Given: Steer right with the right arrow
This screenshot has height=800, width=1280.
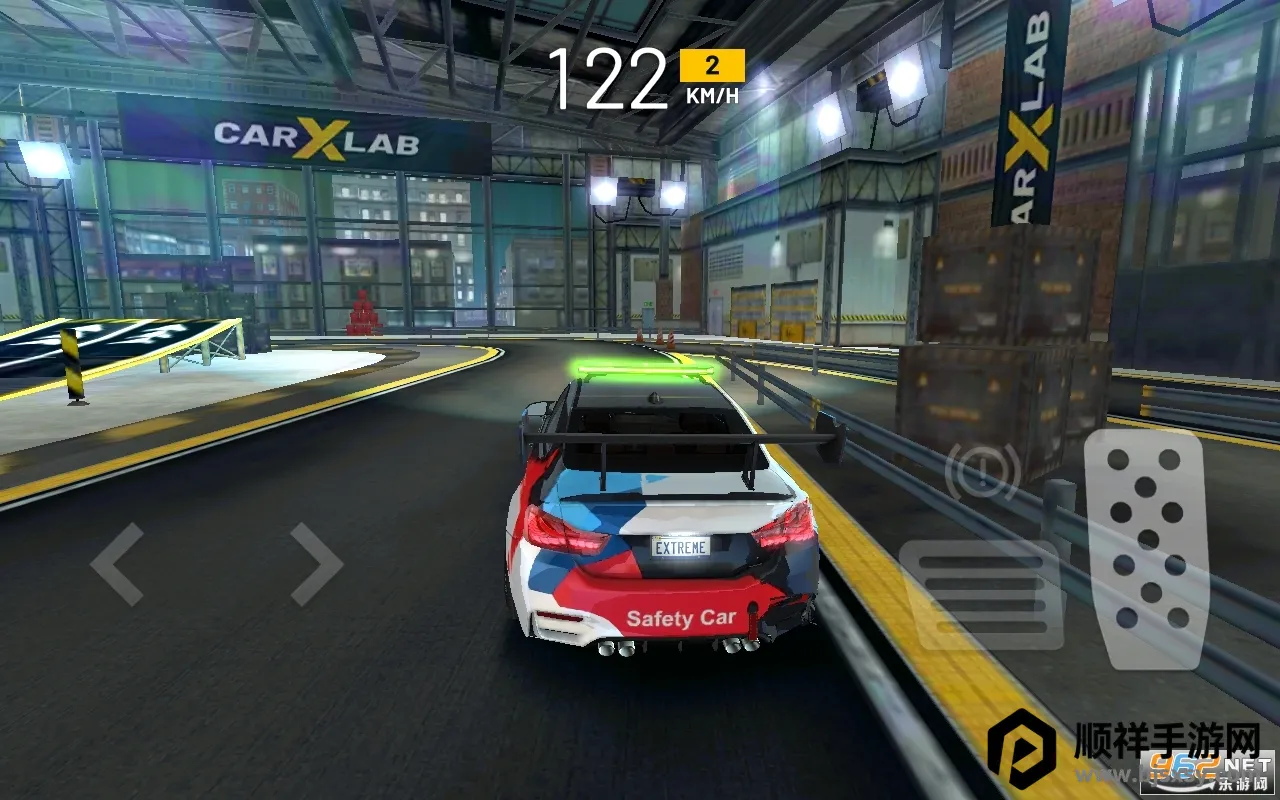Looking at the screenshot, I should pyautogui.click(x=316, y=564).
